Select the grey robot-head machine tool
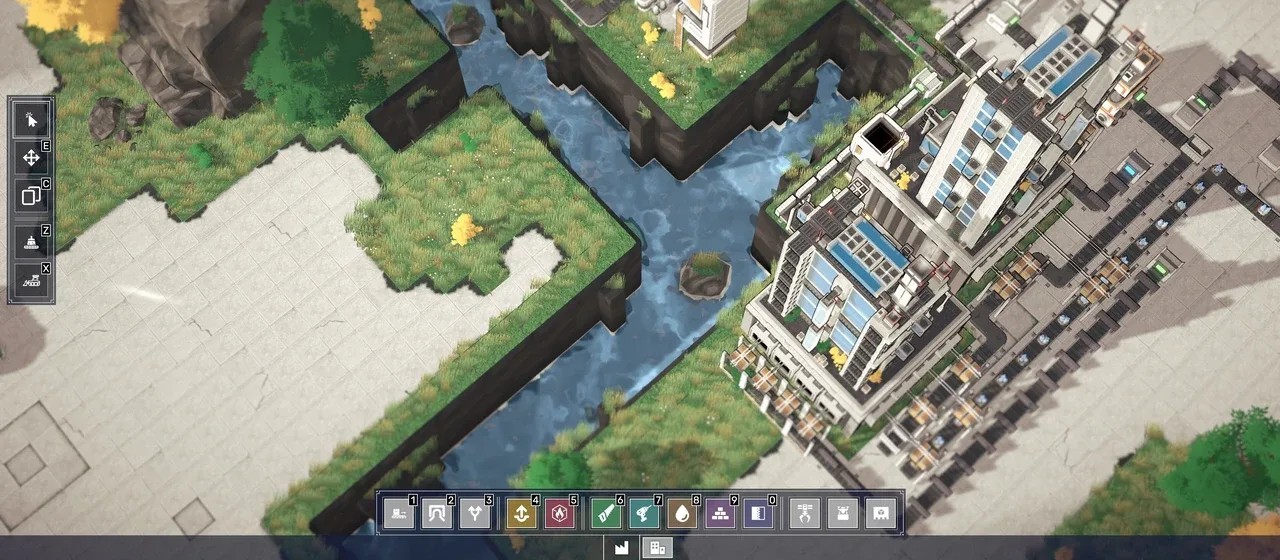This screenshot has width=1280, height=560. (843, 514)
